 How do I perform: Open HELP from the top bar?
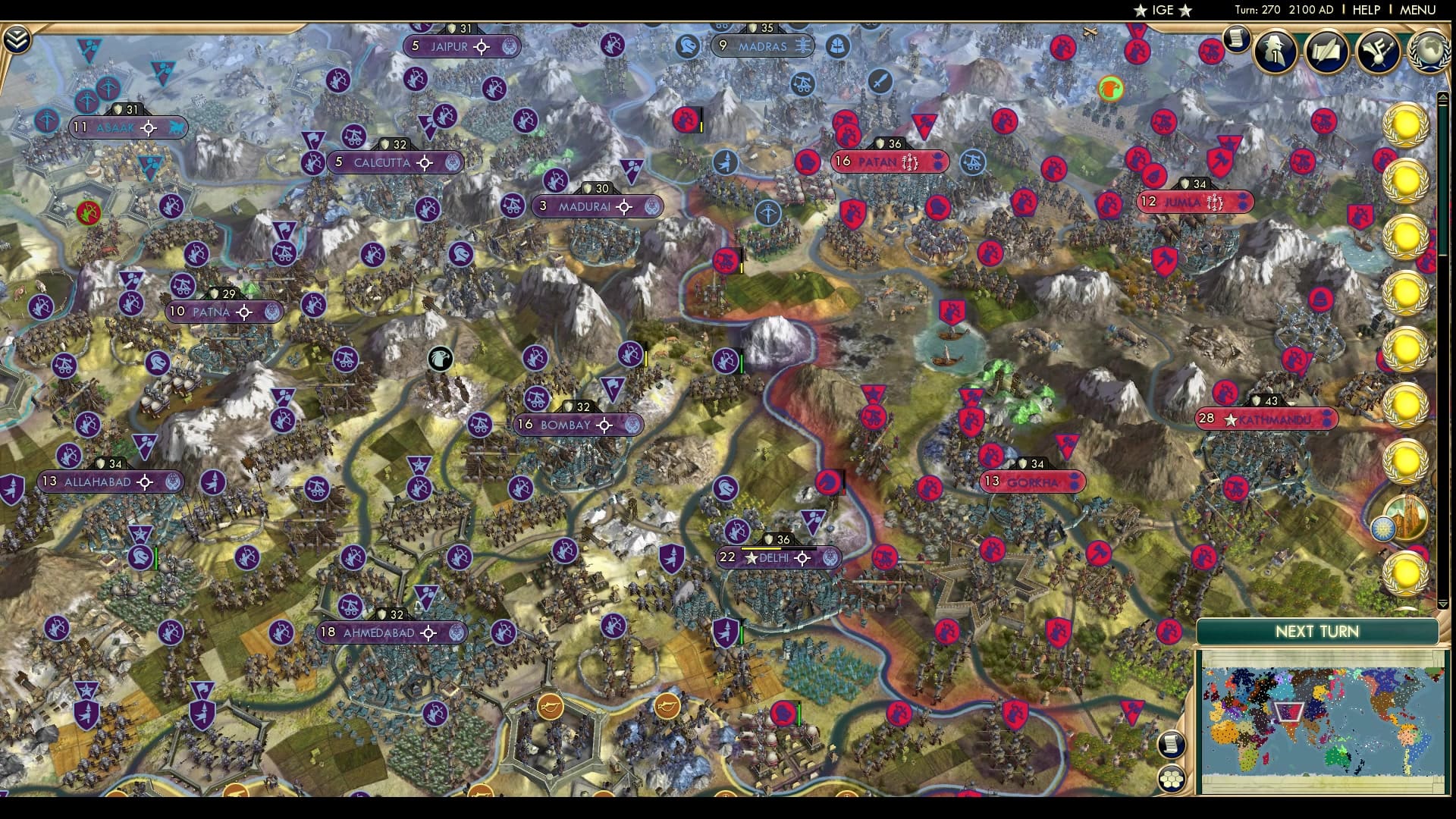[x=1368, y=11]
